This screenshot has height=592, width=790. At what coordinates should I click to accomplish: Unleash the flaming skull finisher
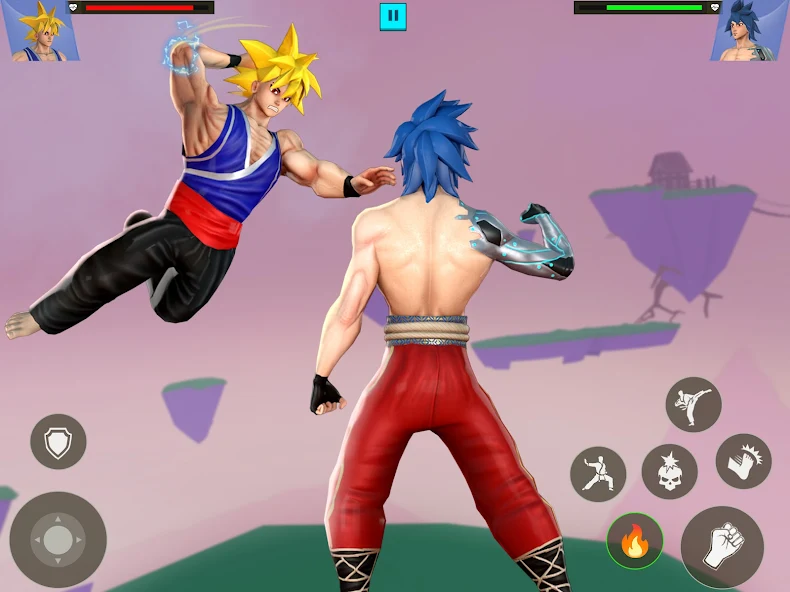(669, 472)
